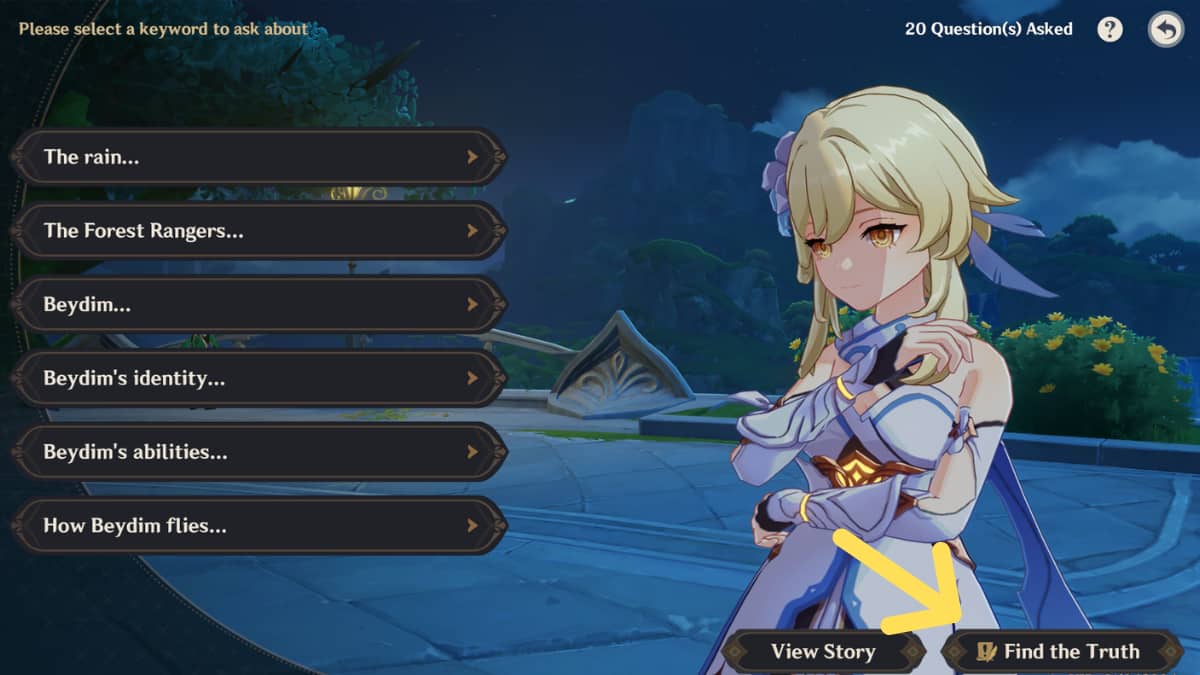Open the View Story button
Image resolution: width=1200 pixels, height=675 pixels.
tap(822, 652)
